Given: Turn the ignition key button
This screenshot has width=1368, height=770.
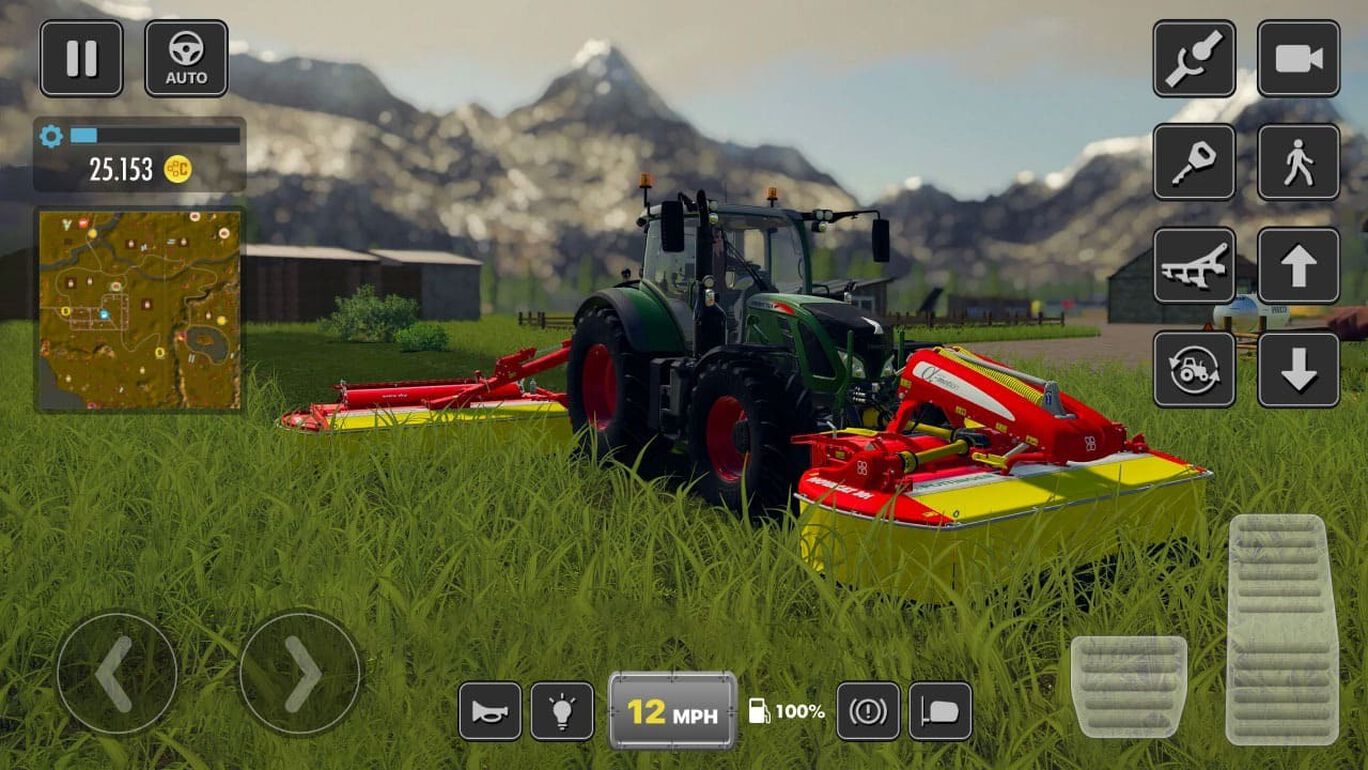Looking at the screenshot, I should point(1194,162).
